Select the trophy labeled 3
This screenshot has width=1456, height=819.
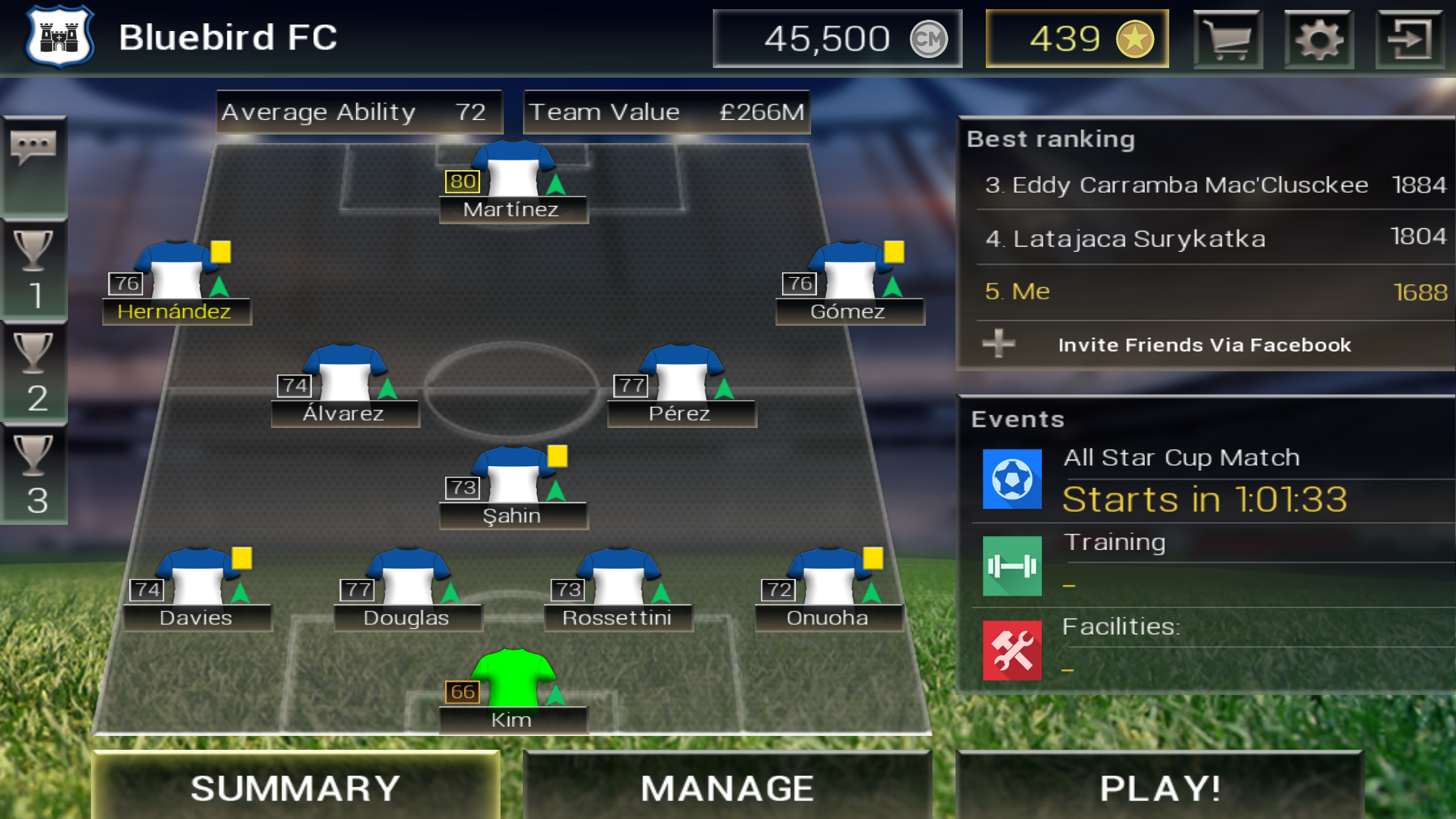pos(34,473)
